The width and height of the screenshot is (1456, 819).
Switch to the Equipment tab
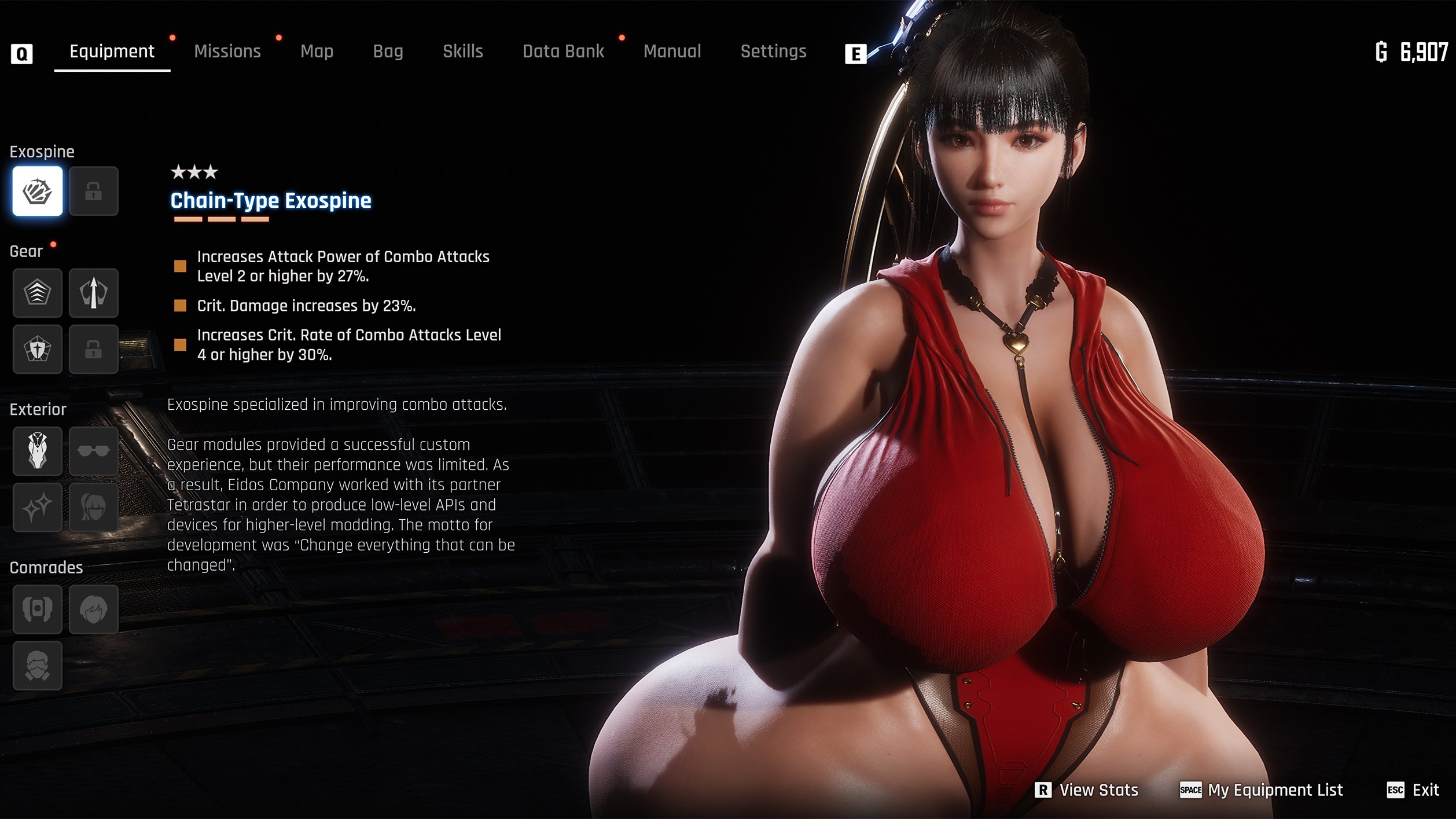[112, 52]
